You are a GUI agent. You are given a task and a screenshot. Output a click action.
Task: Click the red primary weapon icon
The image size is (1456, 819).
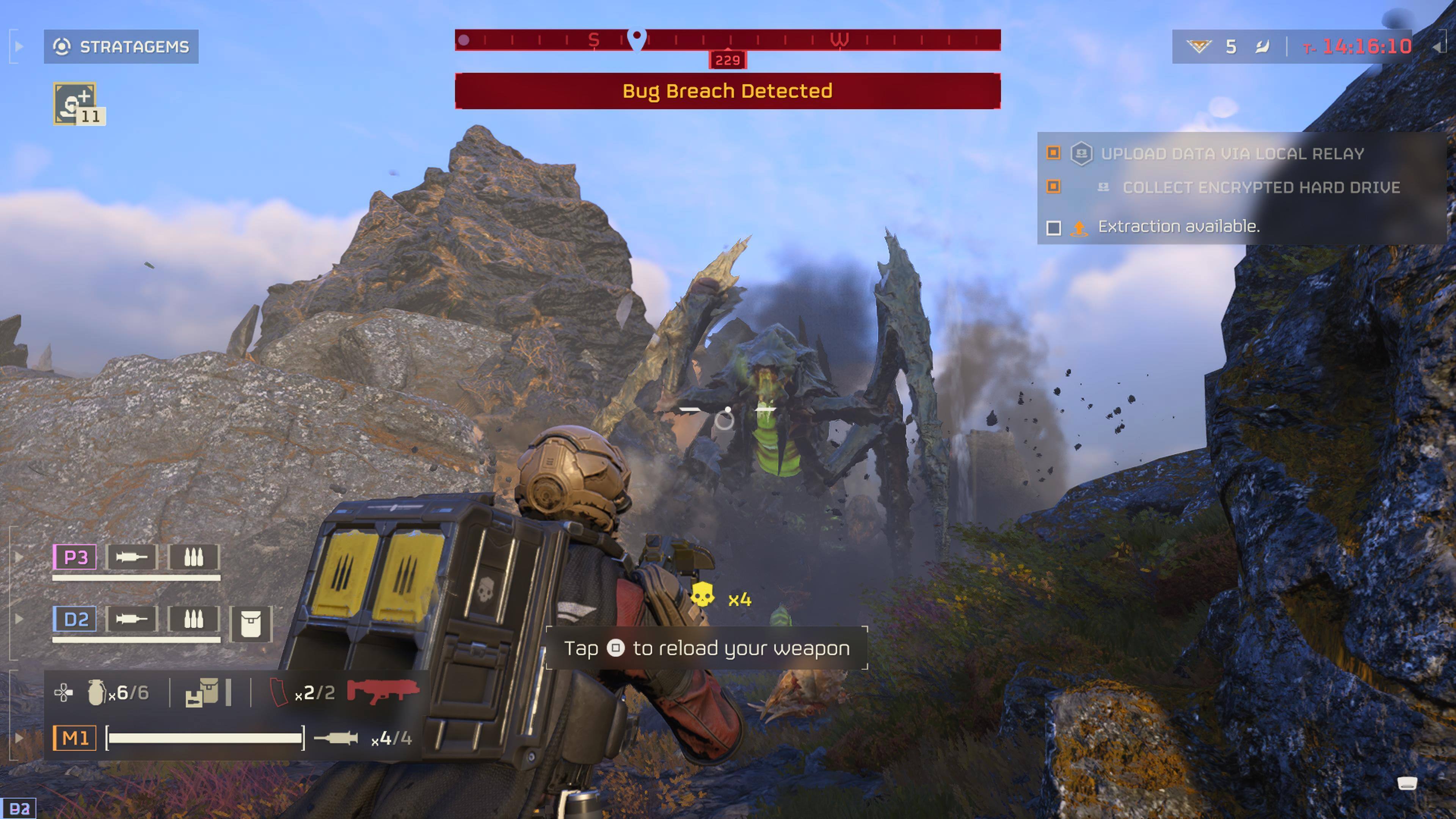(x=383, y=691)
